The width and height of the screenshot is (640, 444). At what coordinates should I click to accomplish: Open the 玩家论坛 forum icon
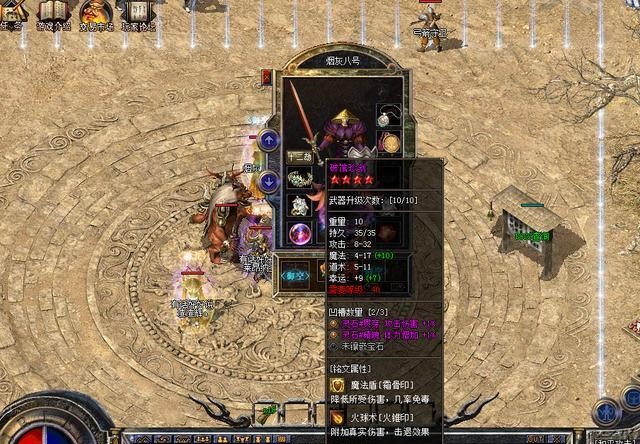[x=138, y=12]
